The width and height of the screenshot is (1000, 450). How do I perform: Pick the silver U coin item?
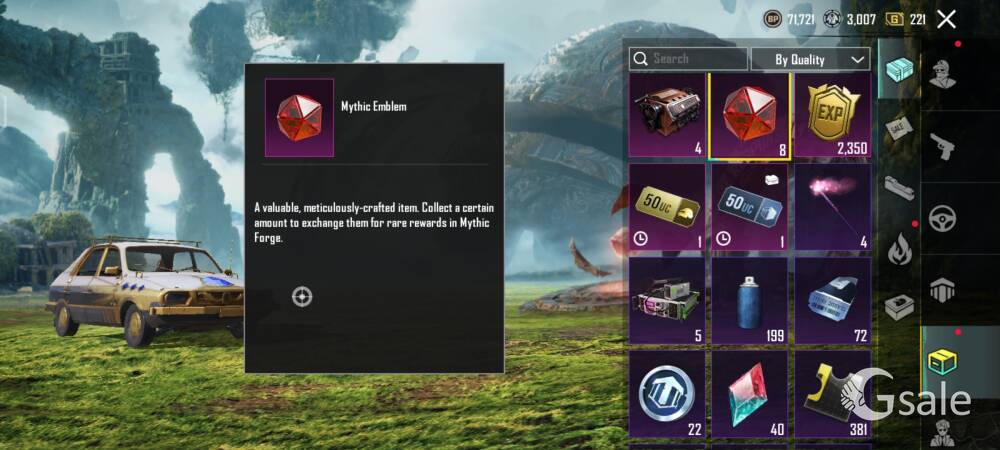click(x=668, y=392)
